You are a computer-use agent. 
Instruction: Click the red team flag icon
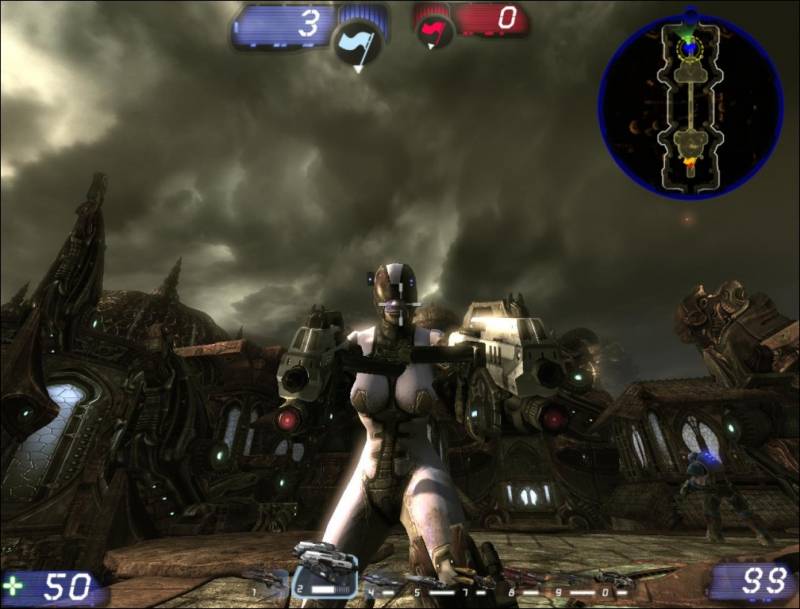point(434,32)
